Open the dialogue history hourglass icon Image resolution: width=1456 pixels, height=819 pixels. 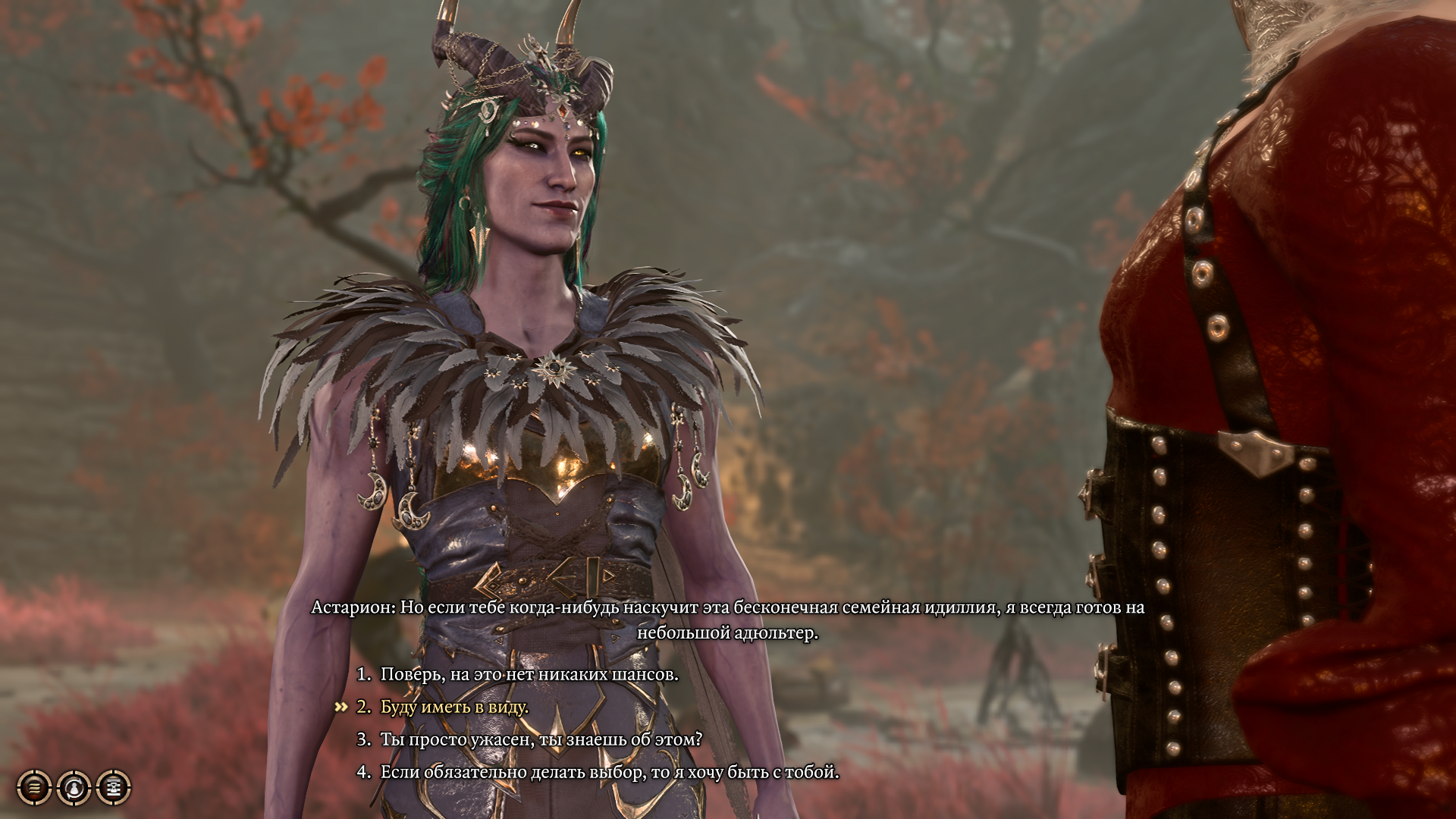114,787
